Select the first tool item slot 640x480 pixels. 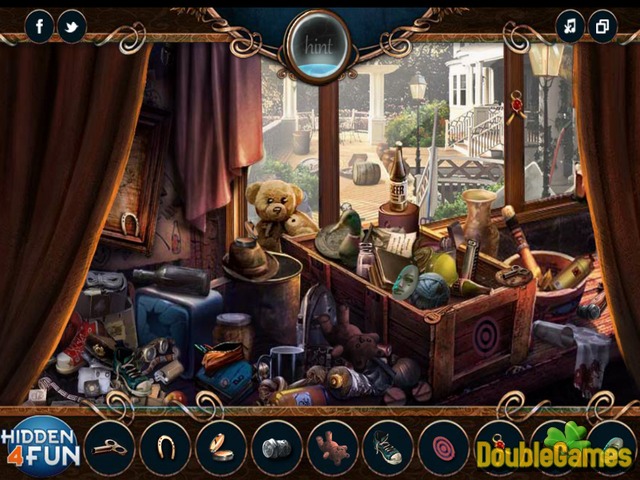[x=109, y=446]
